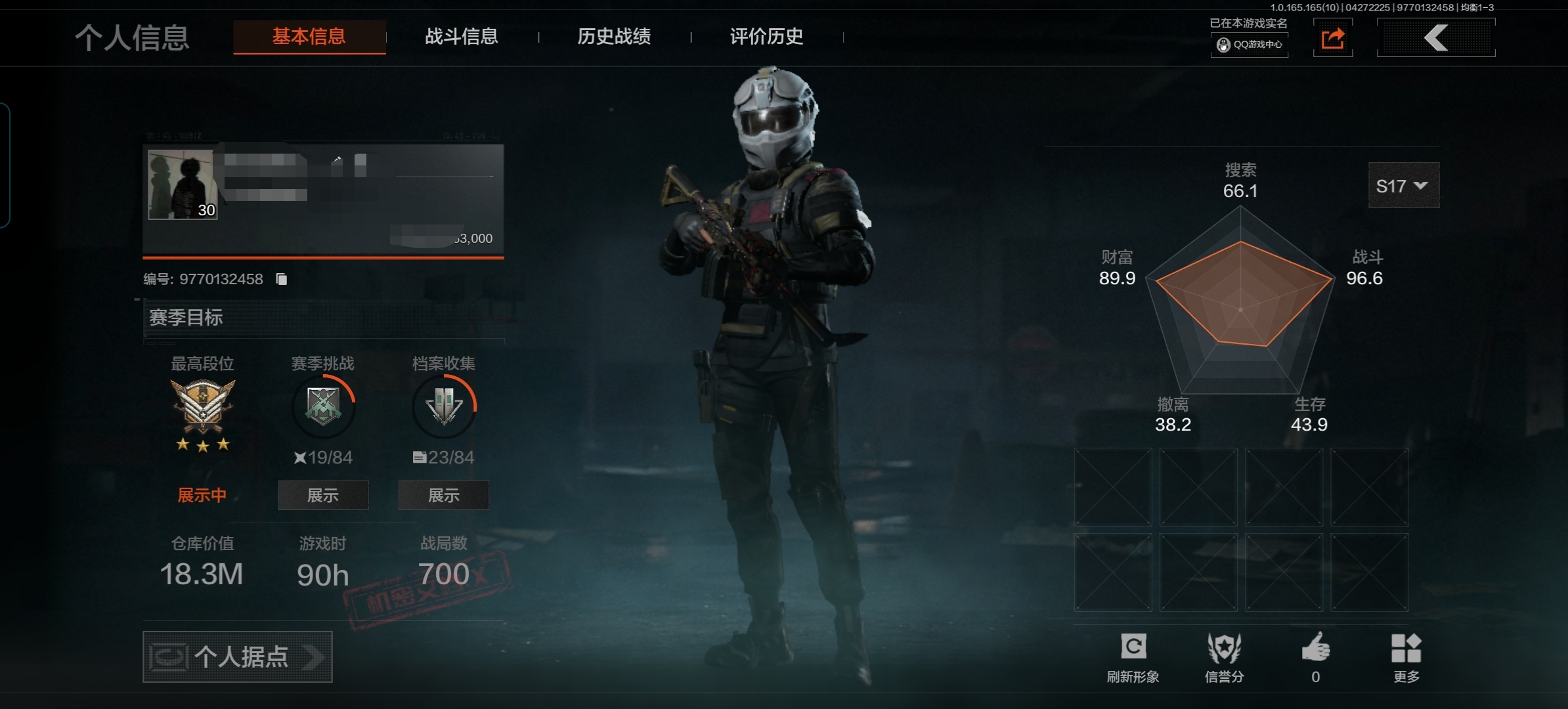Expand the S17 season dropdown
The height and width of the screenshot is (709, 1568).
(1403, 186)
